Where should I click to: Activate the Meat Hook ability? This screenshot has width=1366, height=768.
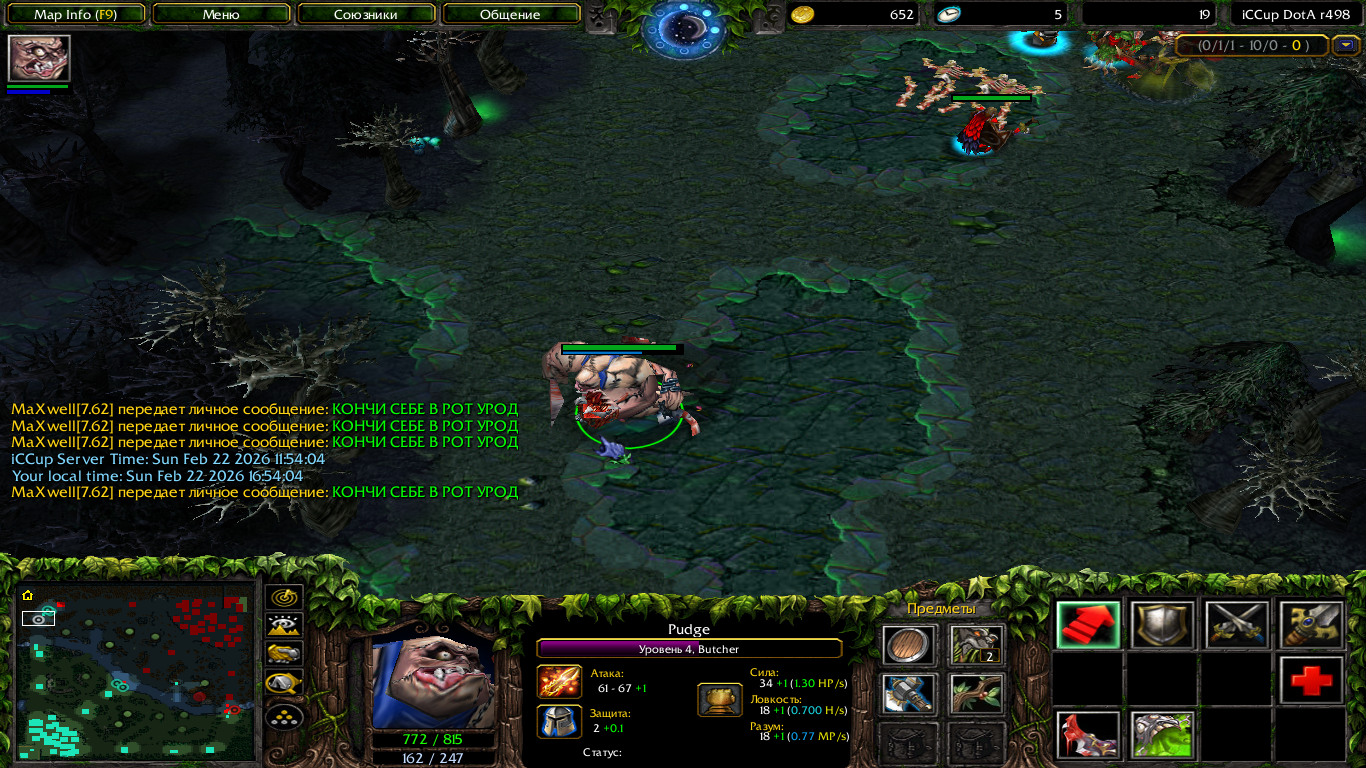(x=1088, y=735)
